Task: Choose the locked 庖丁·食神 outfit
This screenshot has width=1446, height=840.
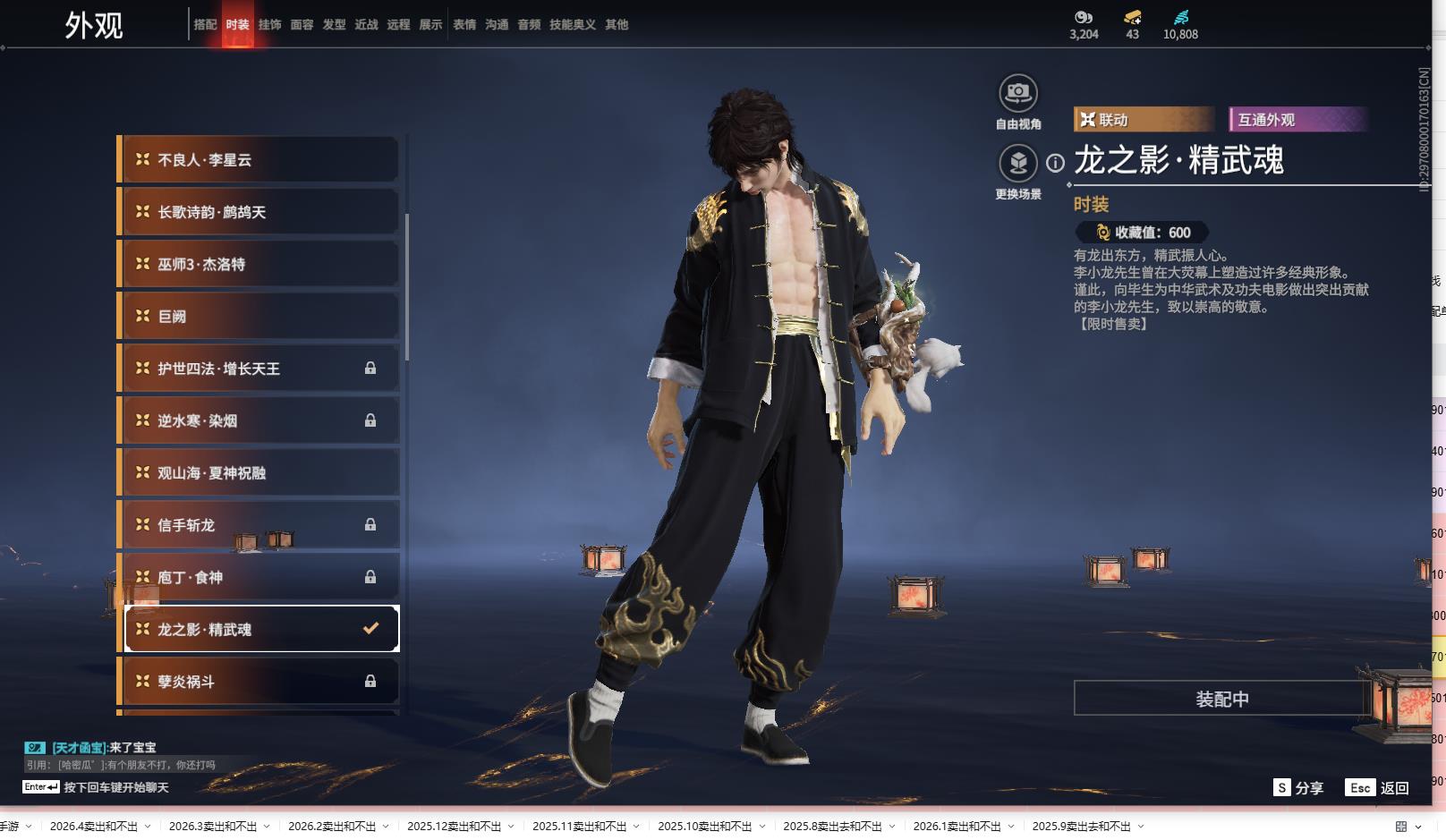Action: coord(259,577)
